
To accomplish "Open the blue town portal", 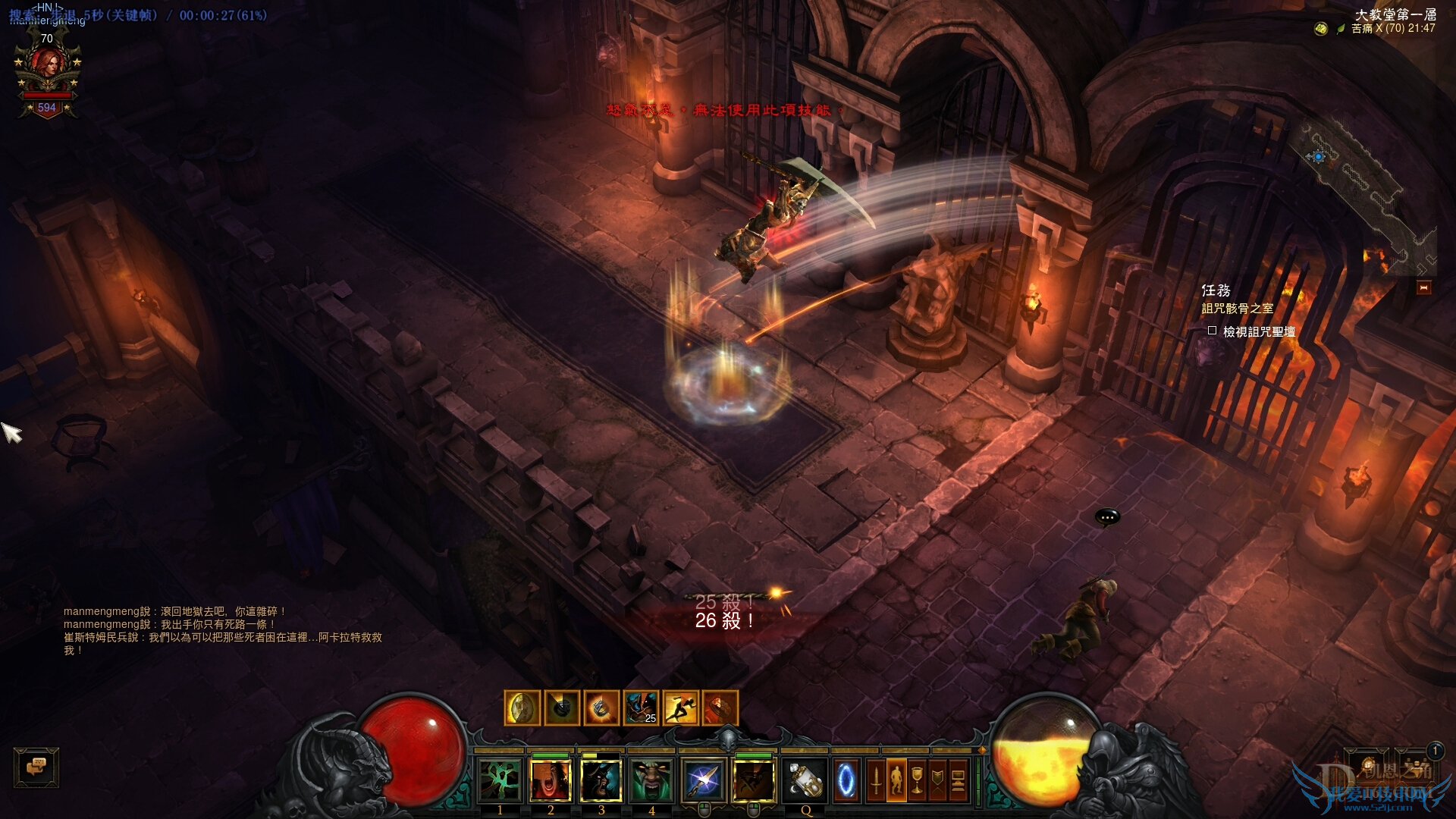I will click(846, 780).
